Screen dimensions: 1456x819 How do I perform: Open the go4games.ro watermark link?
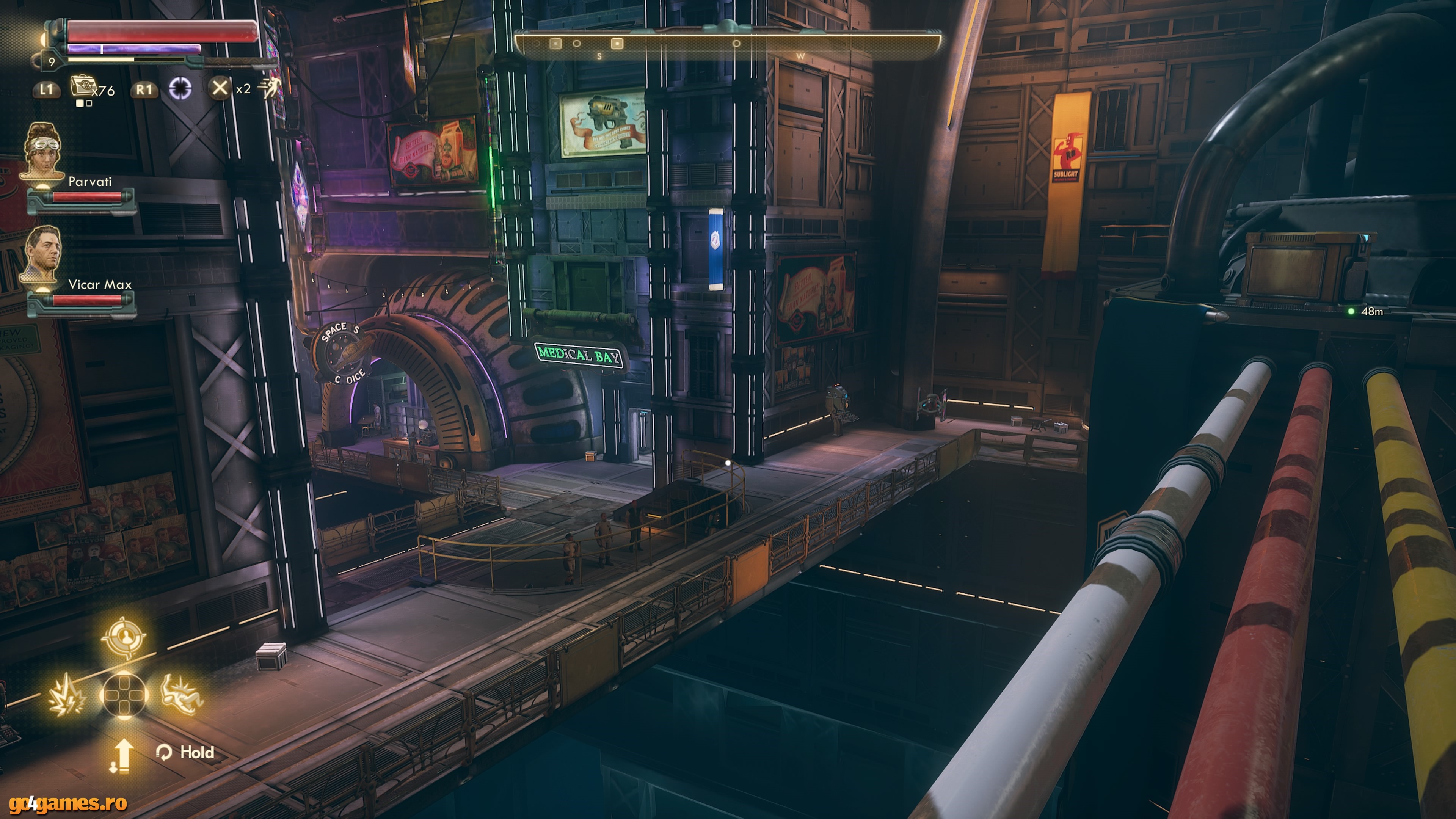68,803
